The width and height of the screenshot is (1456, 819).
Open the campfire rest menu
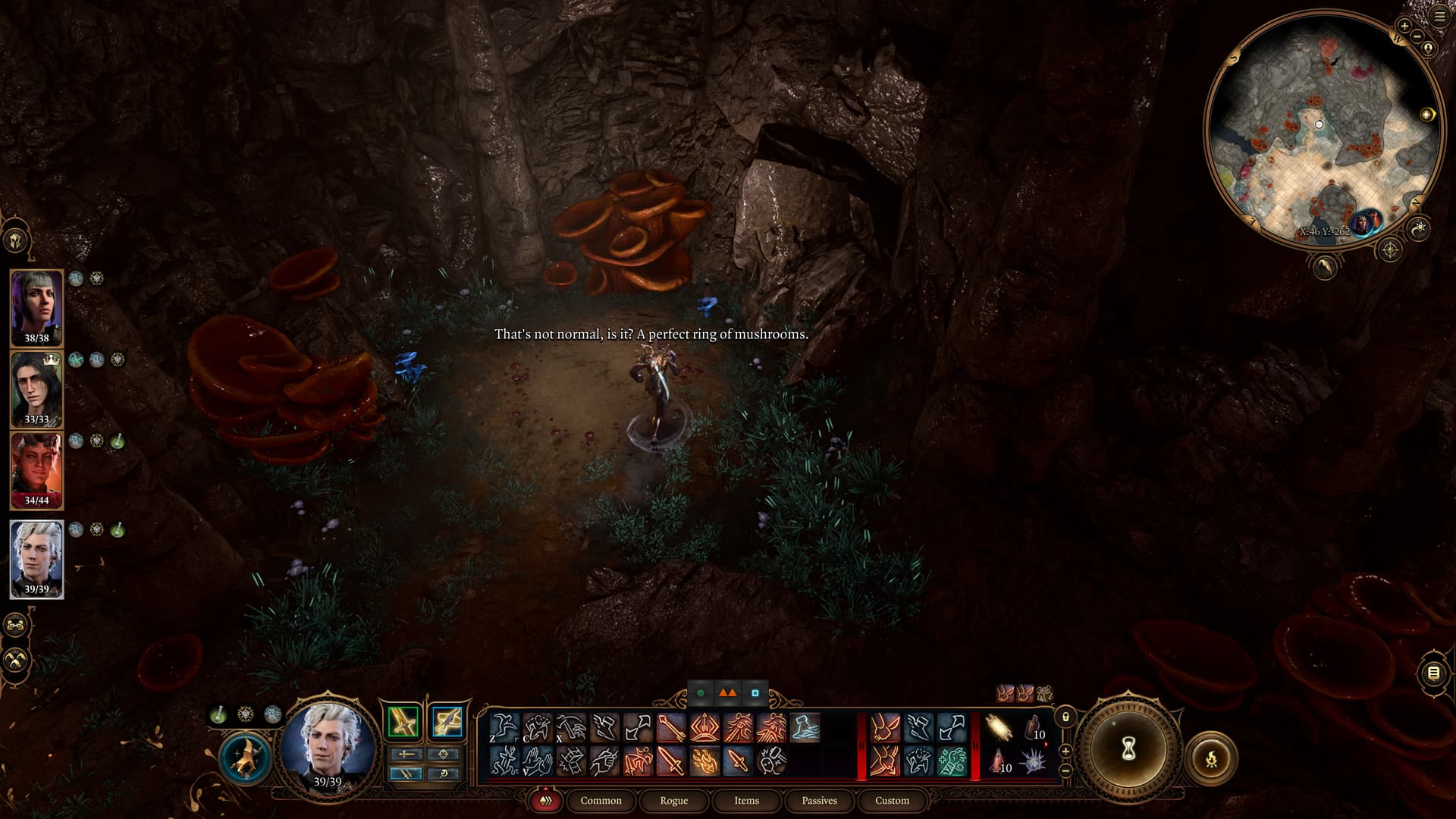coord(1211,757)
